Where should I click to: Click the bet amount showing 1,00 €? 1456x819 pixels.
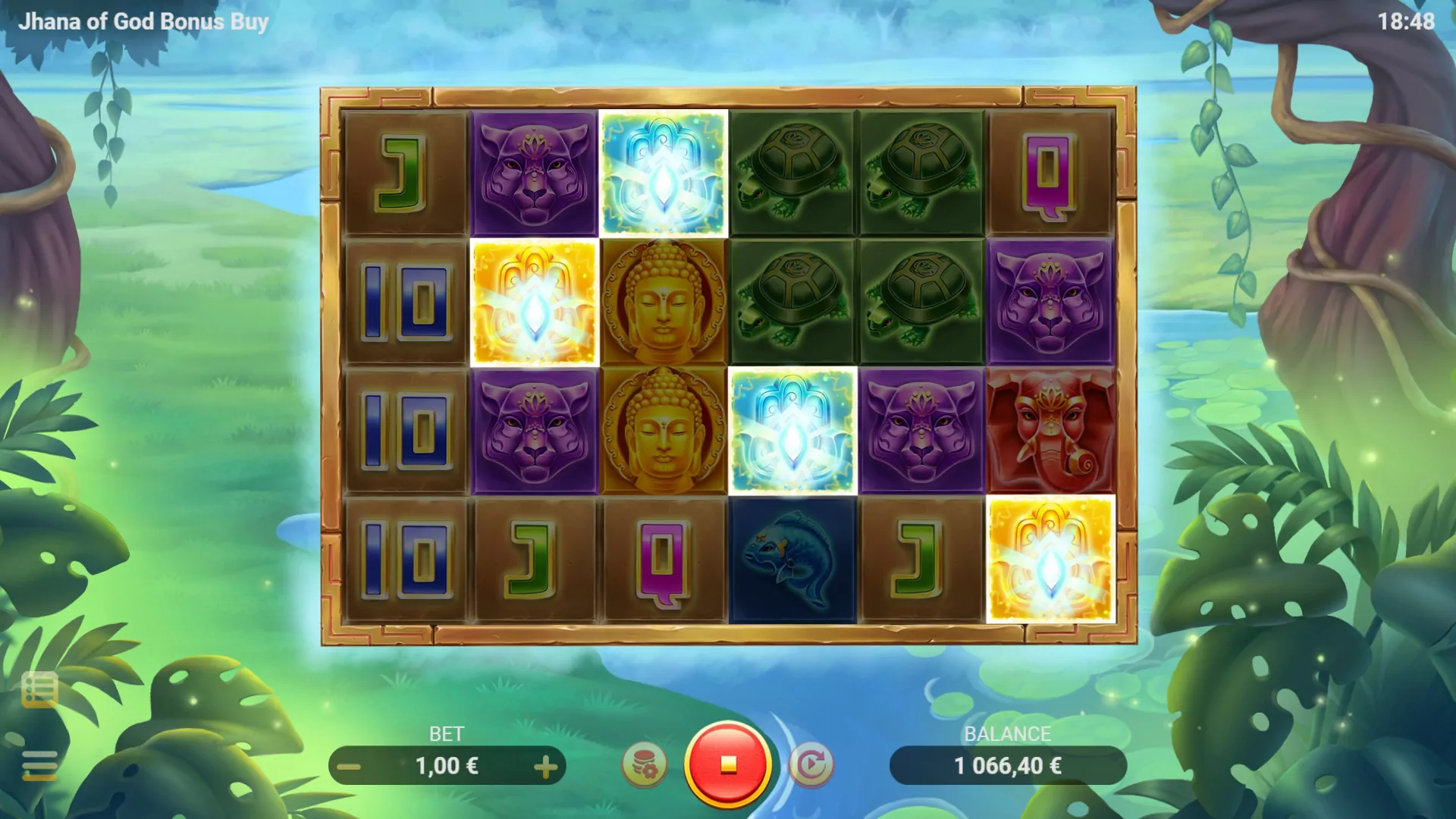[x=447, y=766]
